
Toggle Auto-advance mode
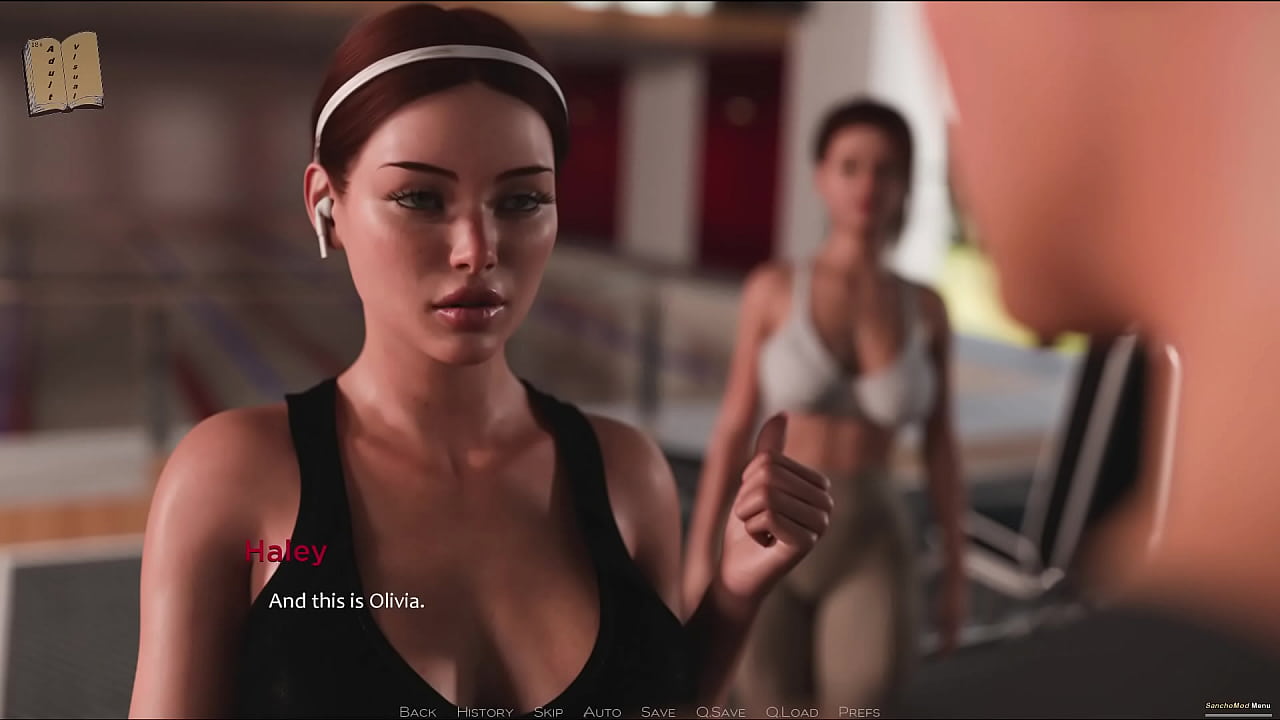coord(602,712)
